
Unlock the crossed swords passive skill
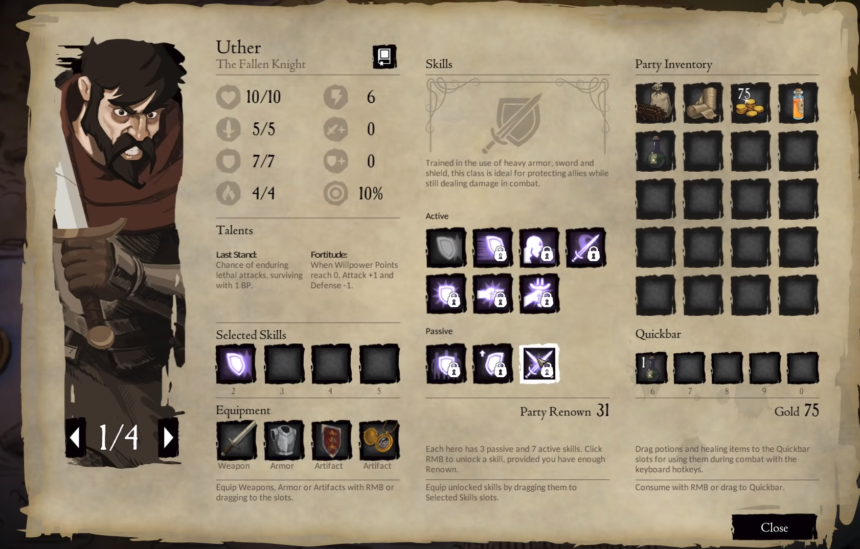click(x=538, y=363)
